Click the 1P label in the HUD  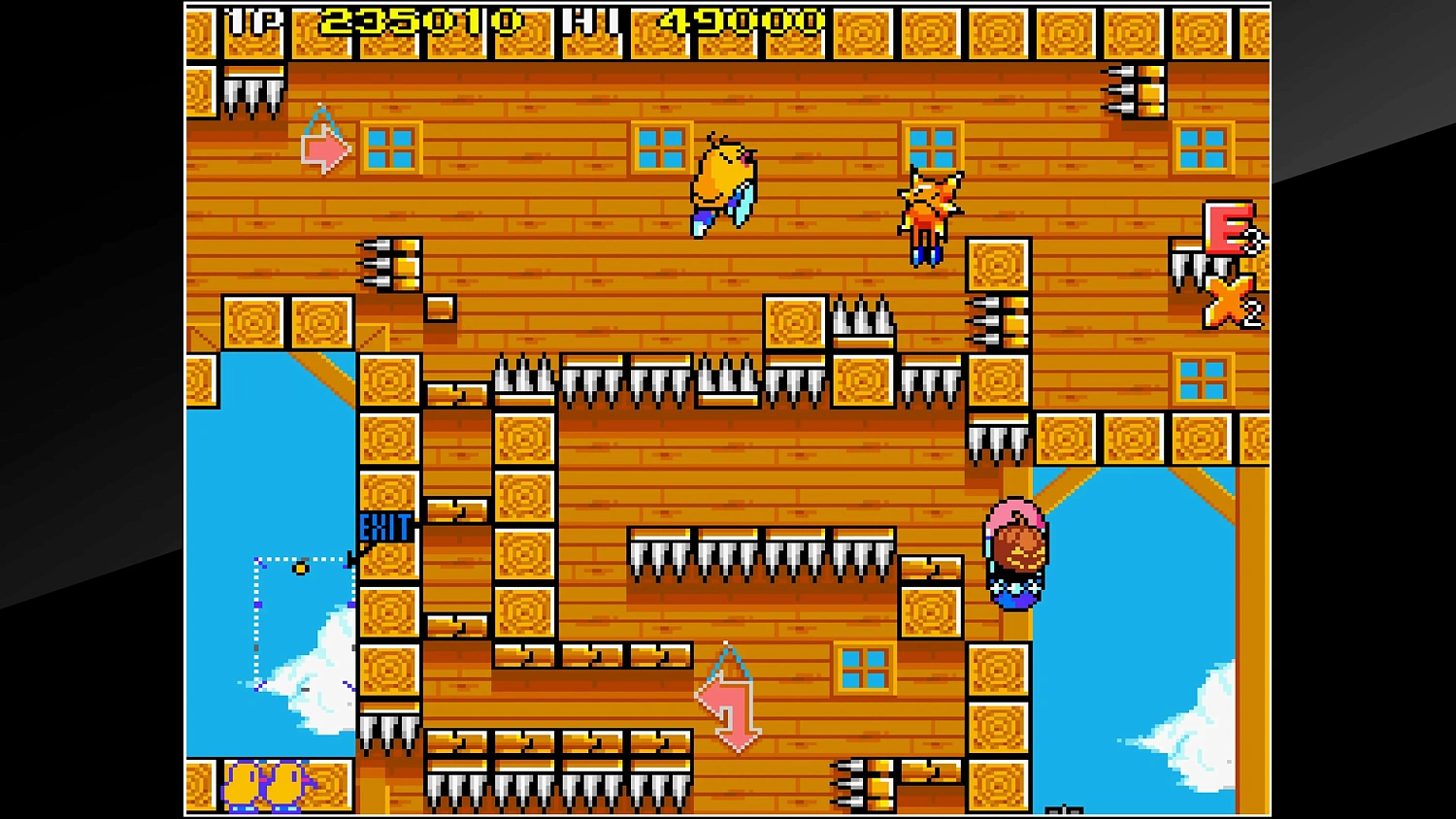click(x=252, y=21)
